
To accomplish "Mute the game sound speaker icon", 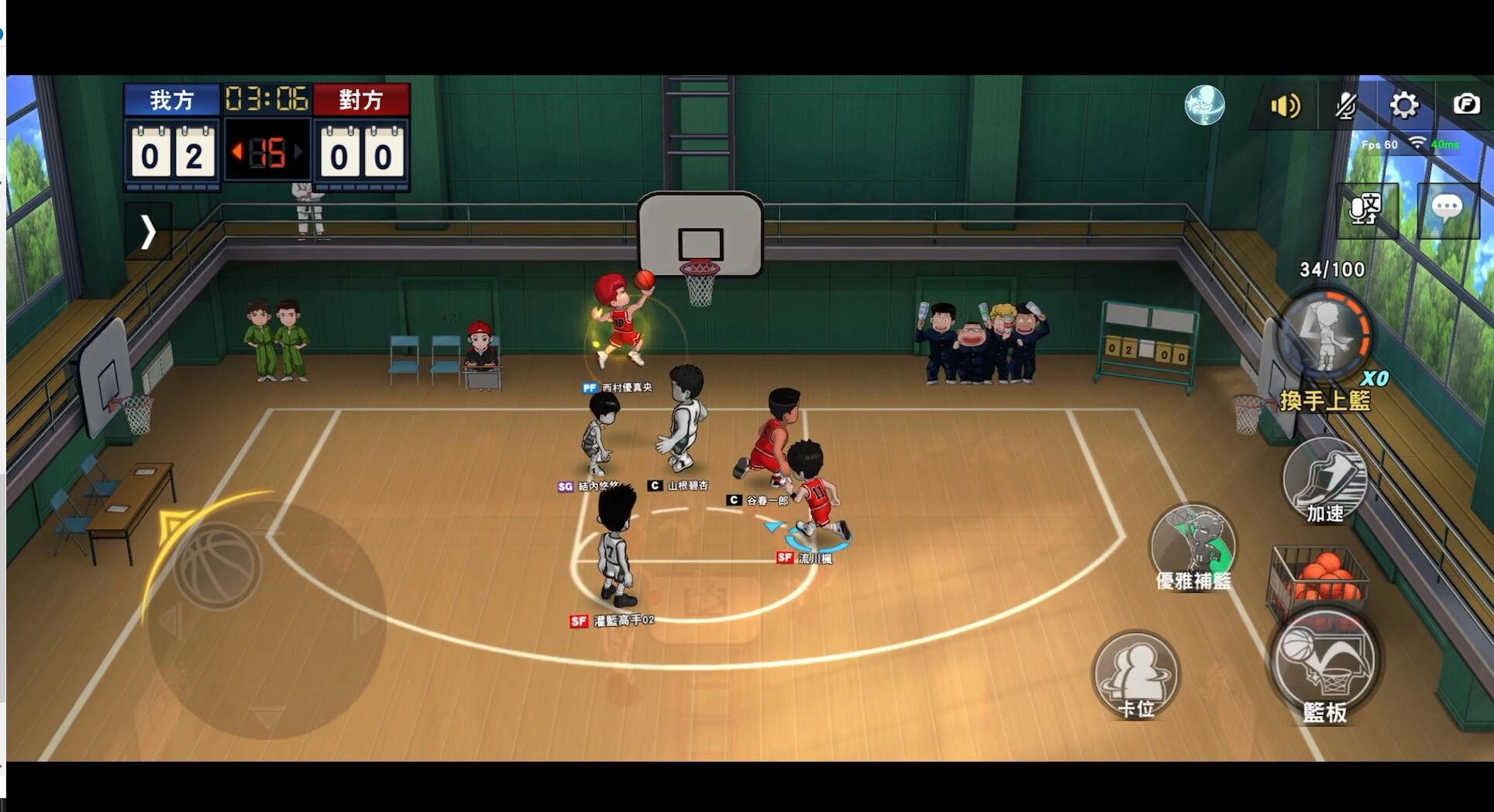I will coord(1286,106).
